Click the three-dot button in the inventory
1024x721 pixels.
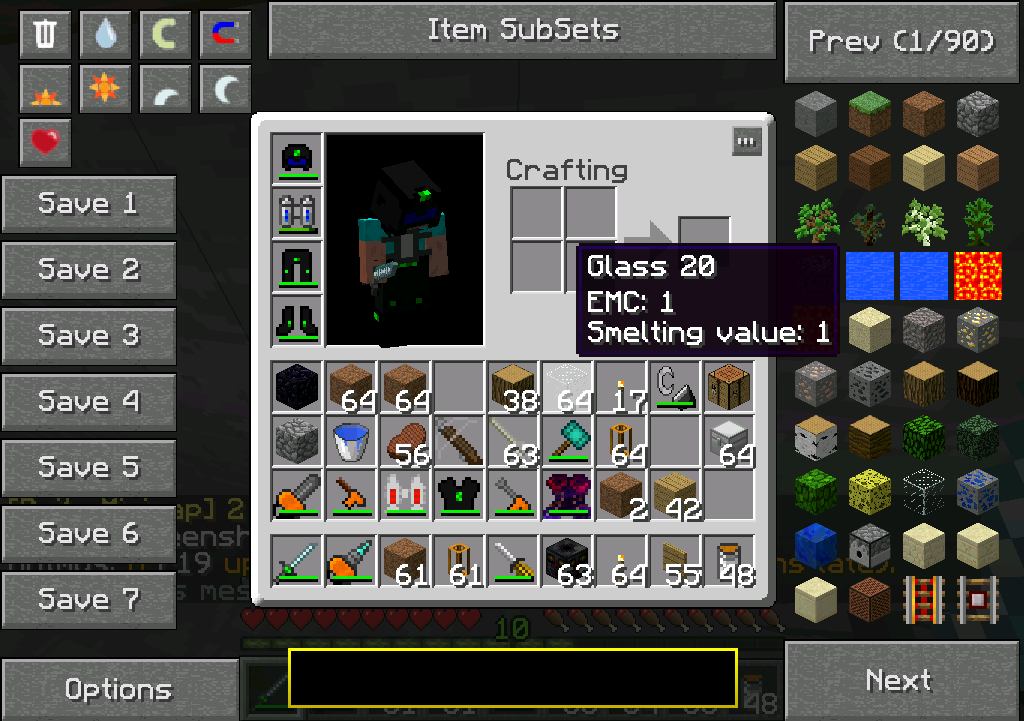[x=746, y=141]
